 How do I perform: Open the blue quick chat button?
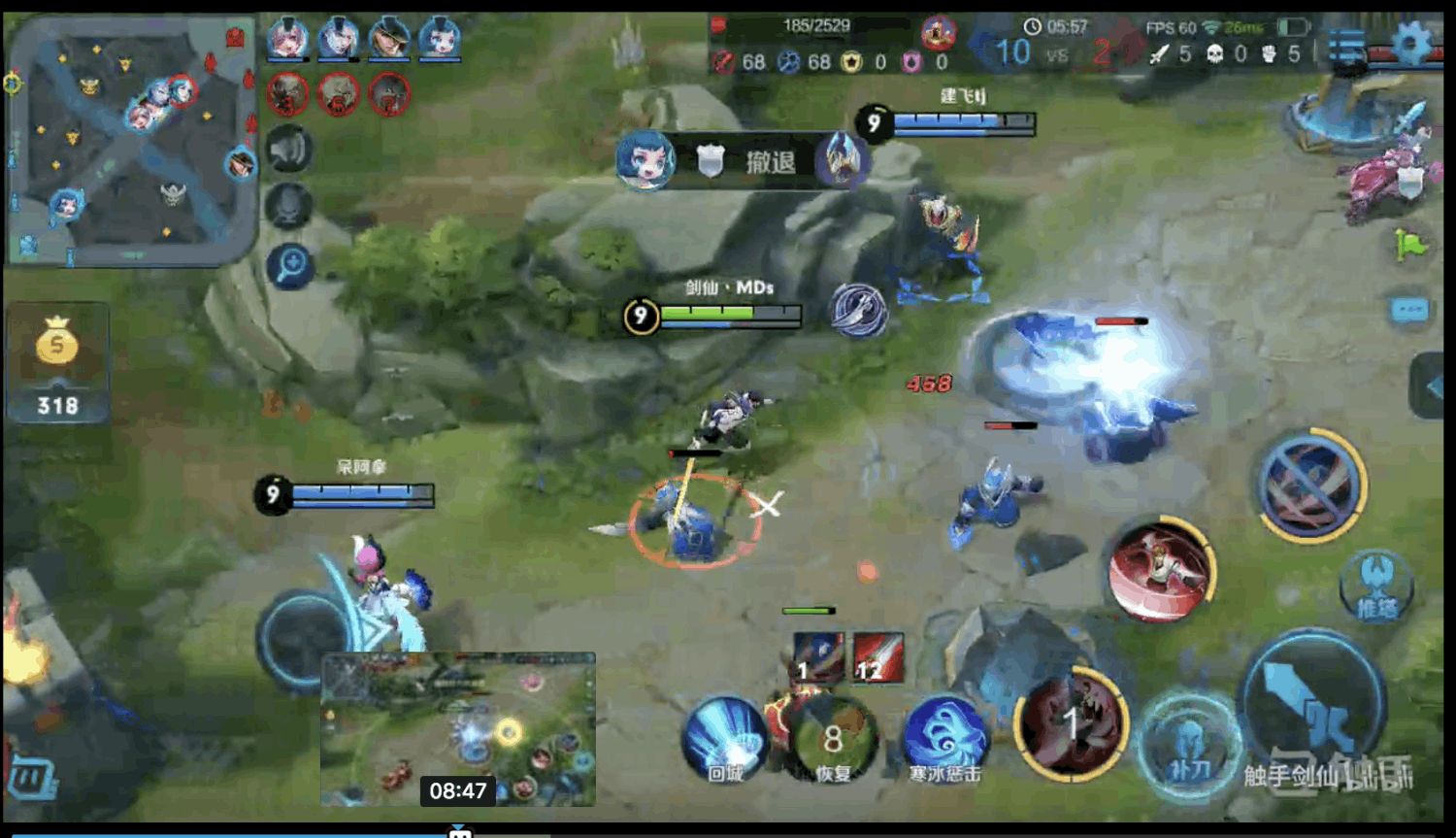point(1409,311)
